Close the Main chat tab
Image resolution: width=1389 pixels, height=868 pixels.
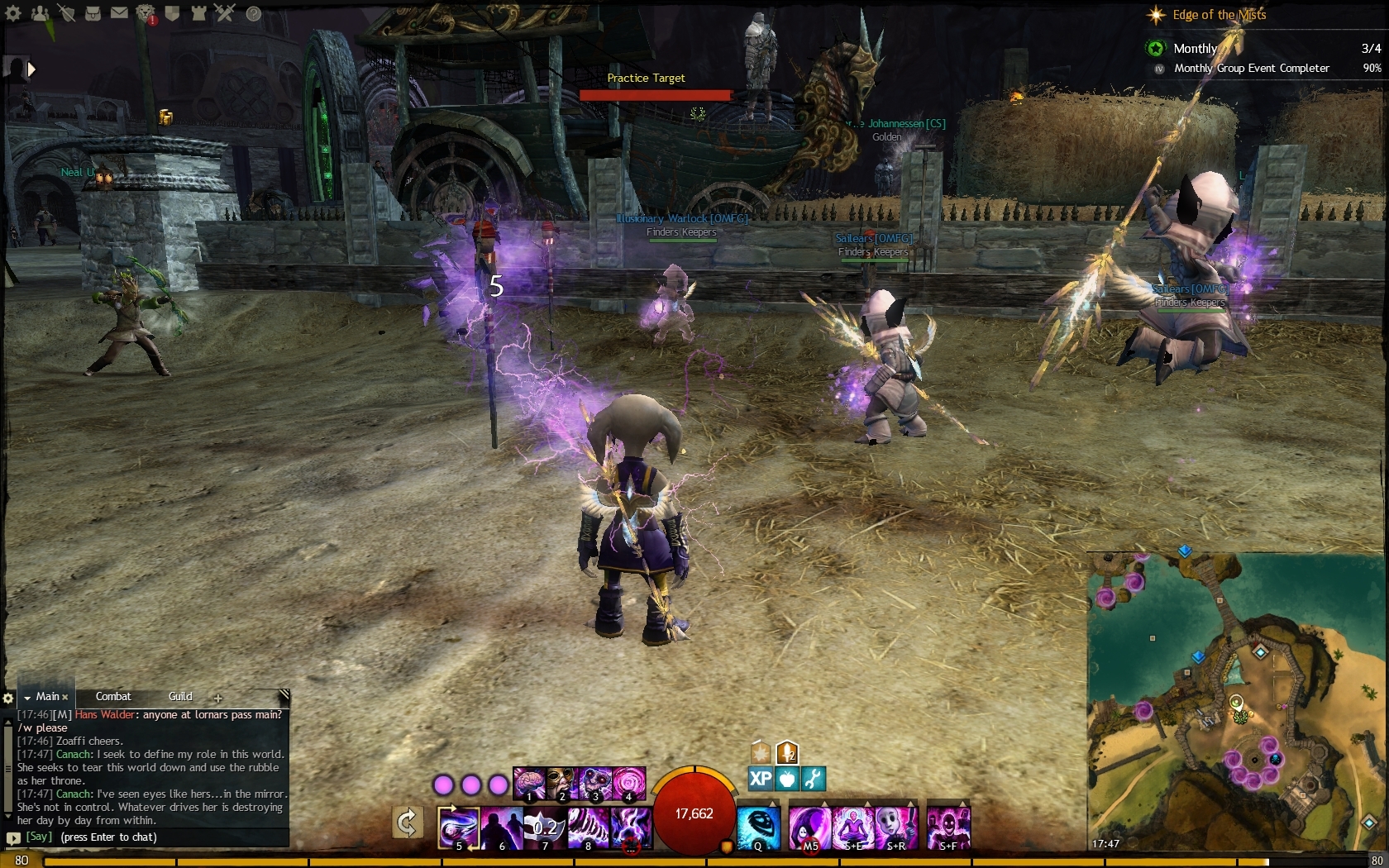(x=65, y=698)
